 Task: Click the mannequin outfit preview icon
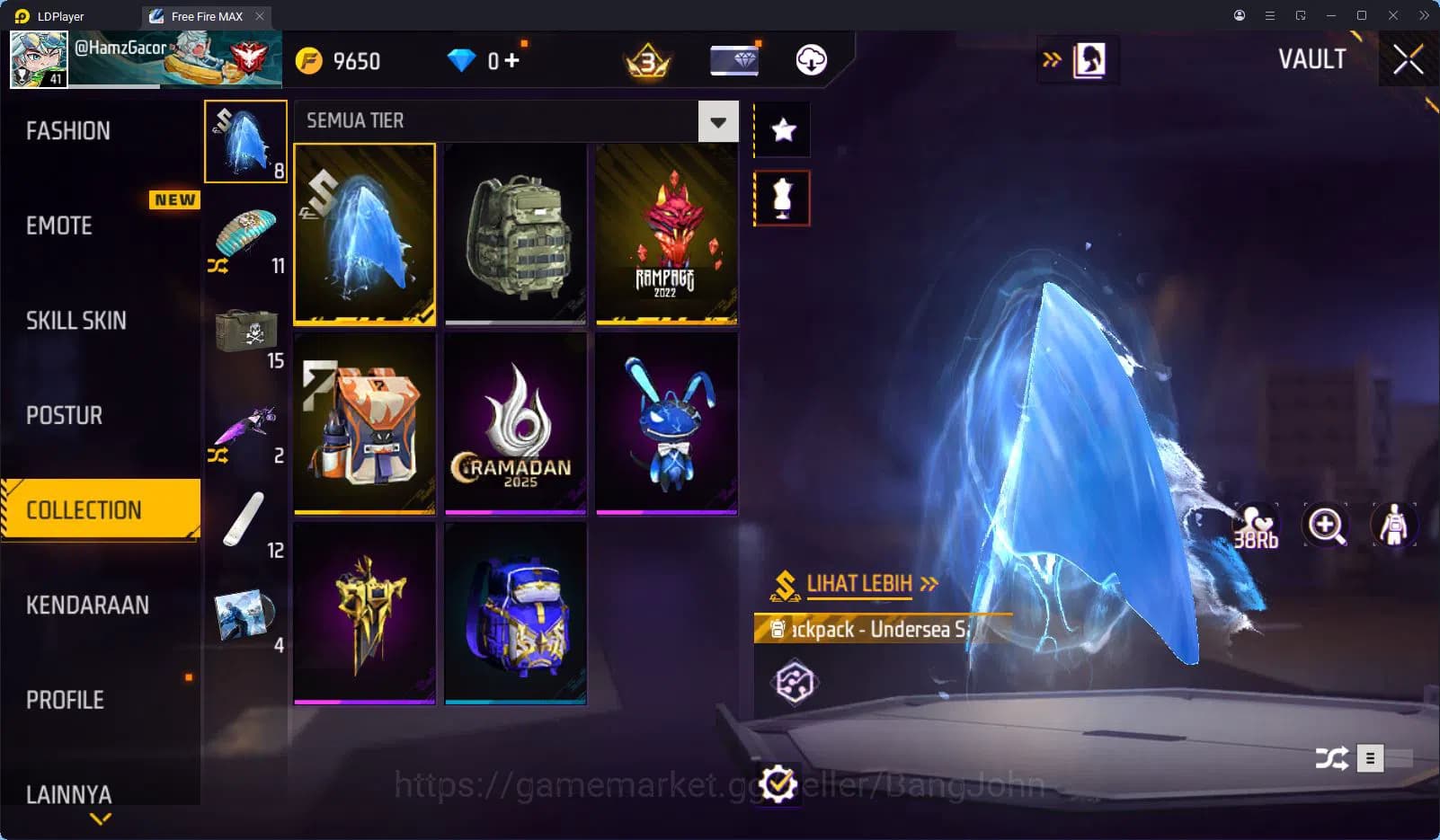point(1392,526)
